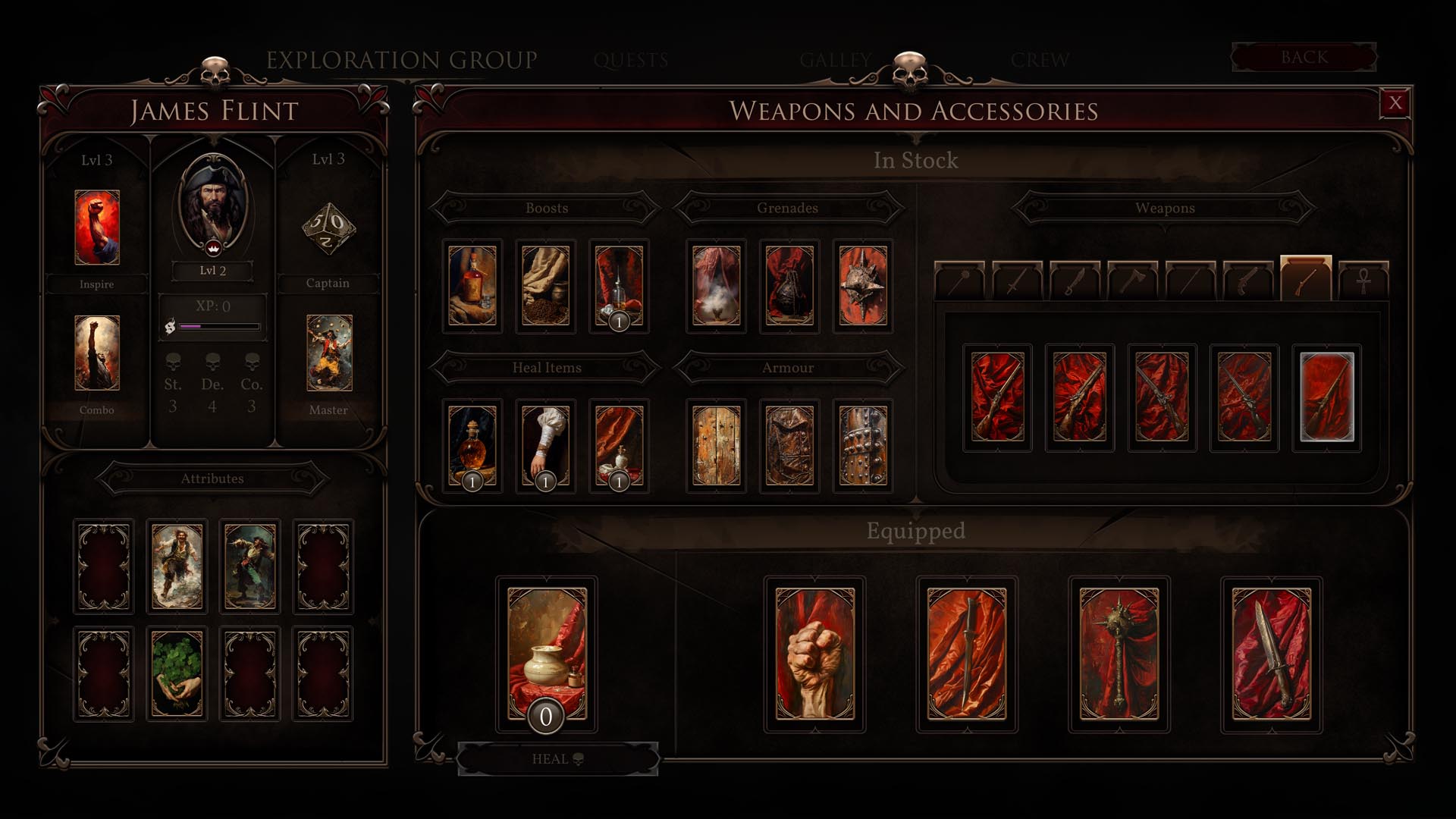Select the smoke cloud grenade card
This screenshot has width=1456, height=819.
pos(716,286)
